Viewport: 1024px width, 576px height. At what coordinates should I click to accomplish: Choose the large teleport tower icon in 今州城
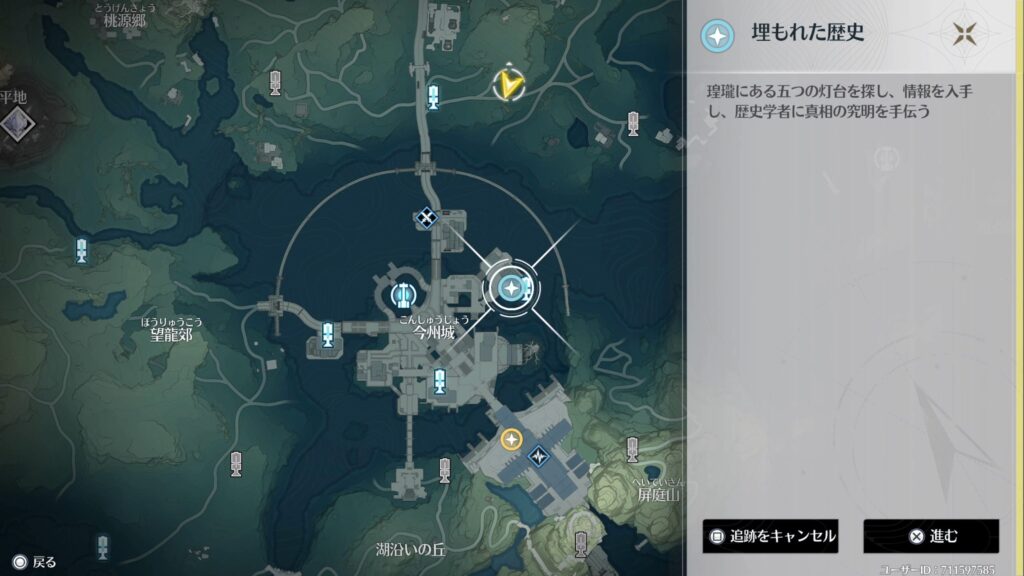coord(403,294)
